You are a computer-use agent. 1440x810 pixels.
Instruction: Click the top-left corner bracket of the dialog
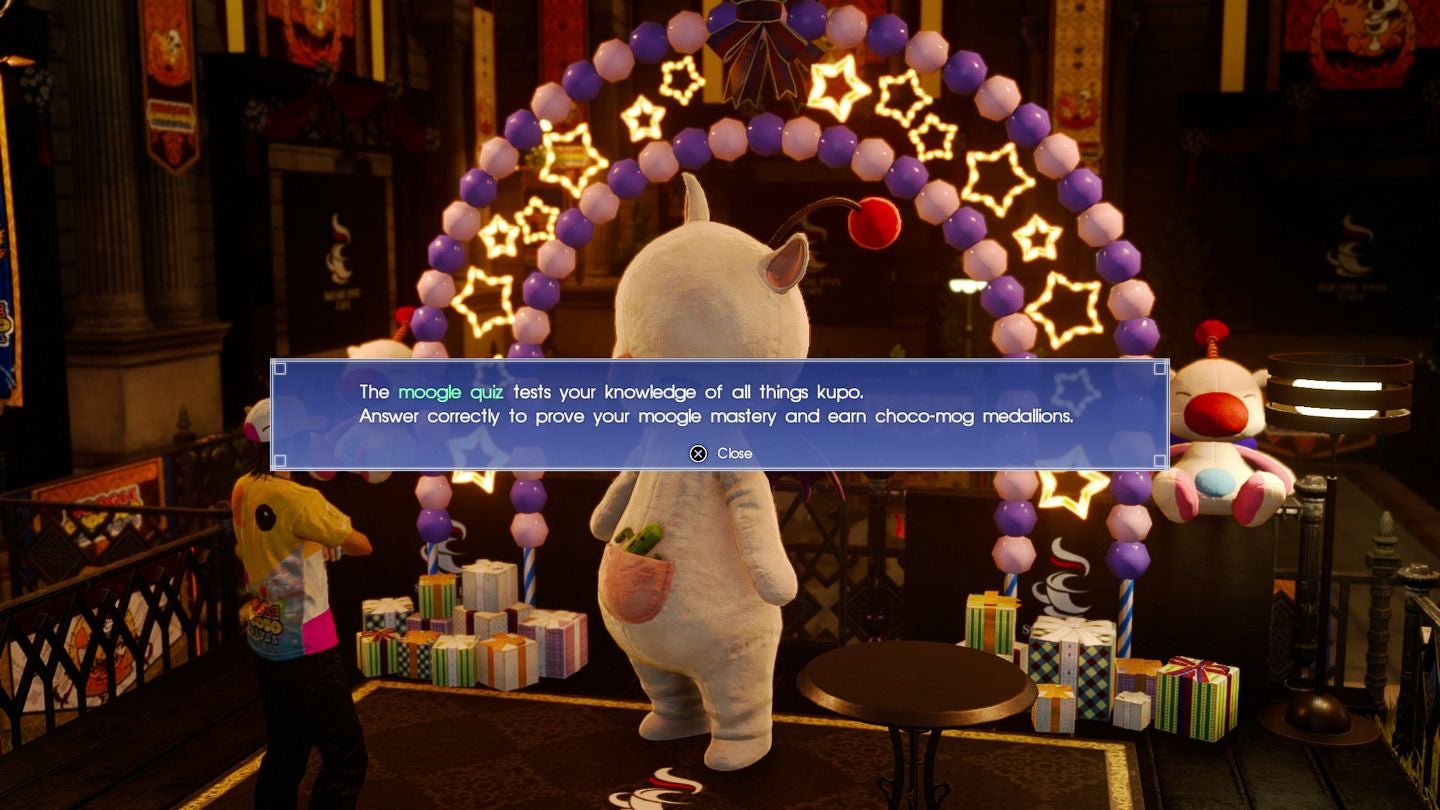pos(282,369)
